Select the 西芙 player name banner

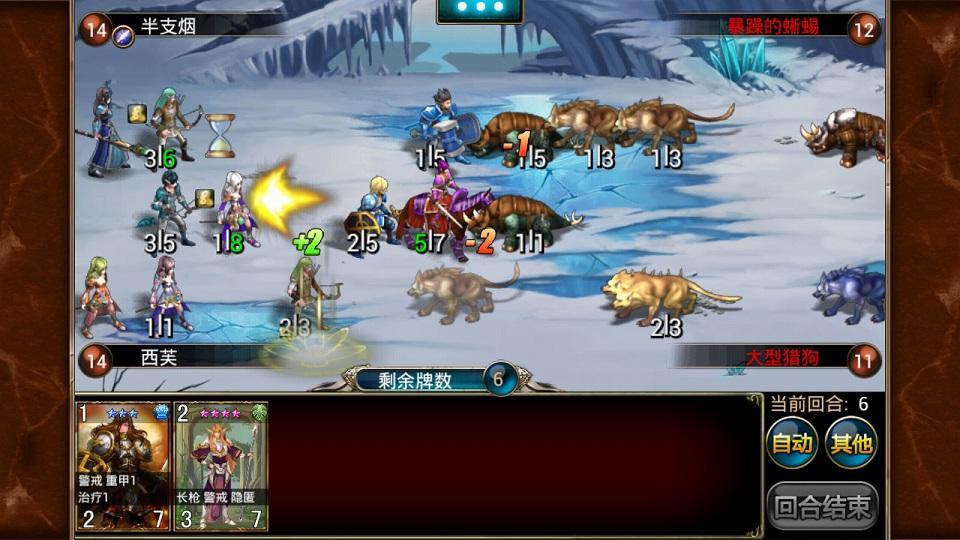point(158,357)
